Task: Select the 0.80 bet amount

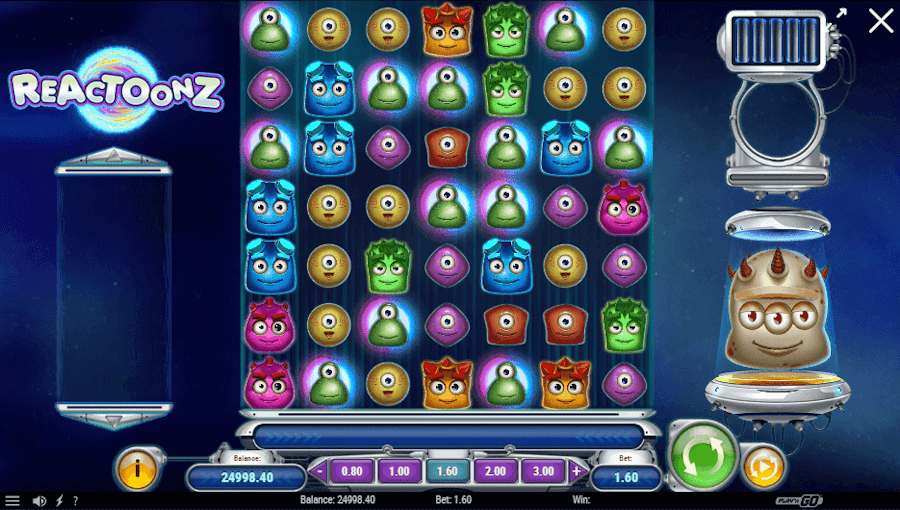Action: pos(352,471)
